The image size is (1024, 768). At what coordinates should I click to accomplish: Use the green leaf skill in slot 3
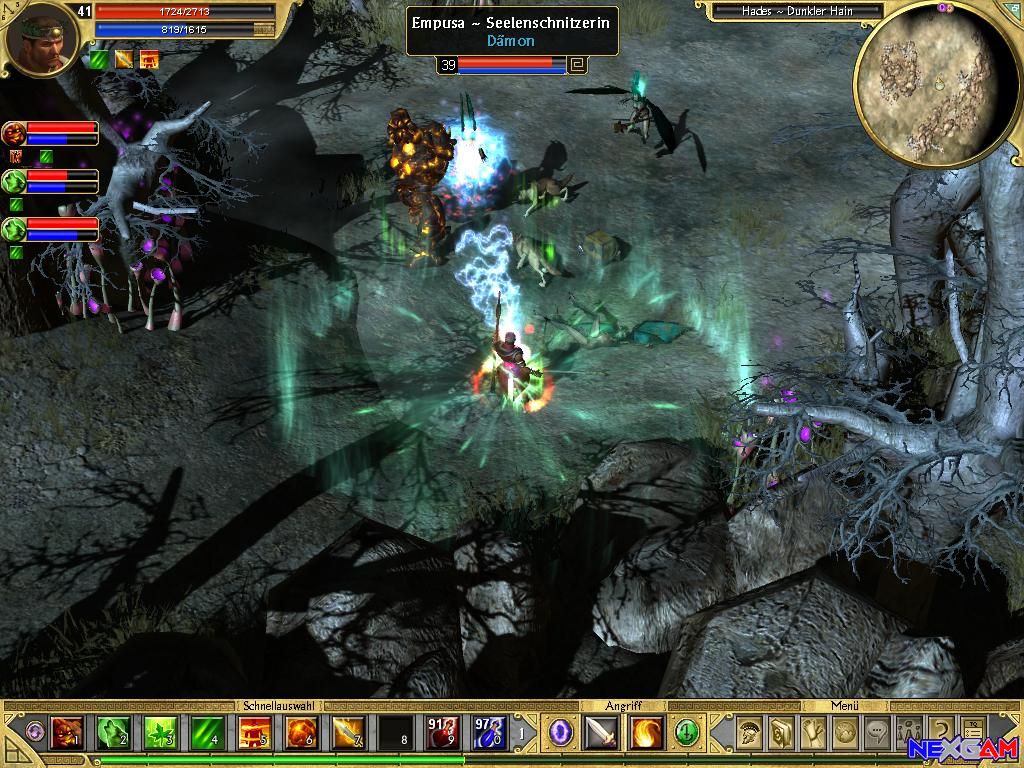(x=160, y=733)
